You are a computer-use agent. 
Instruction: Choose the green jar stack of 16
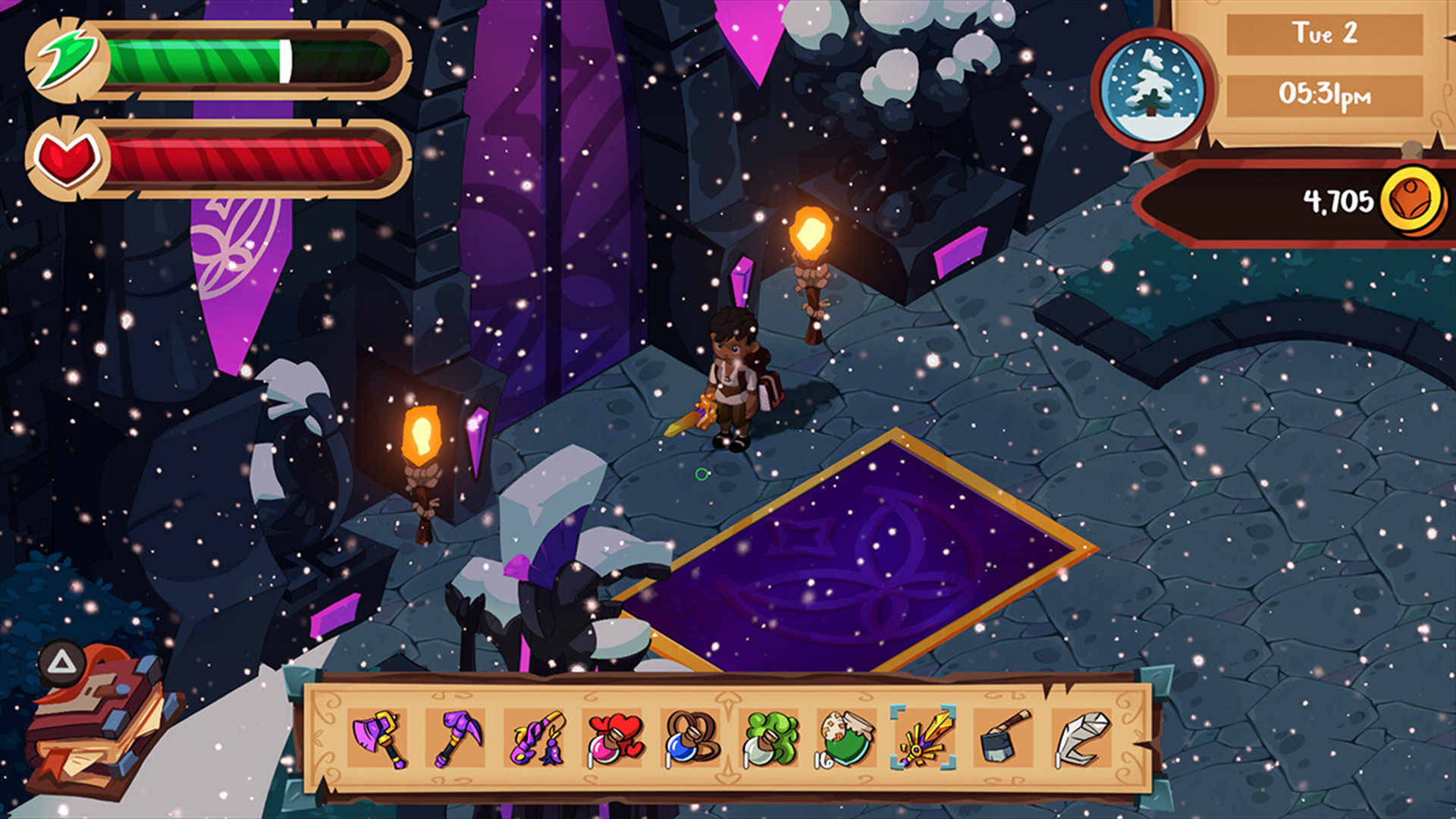[848, 738]
